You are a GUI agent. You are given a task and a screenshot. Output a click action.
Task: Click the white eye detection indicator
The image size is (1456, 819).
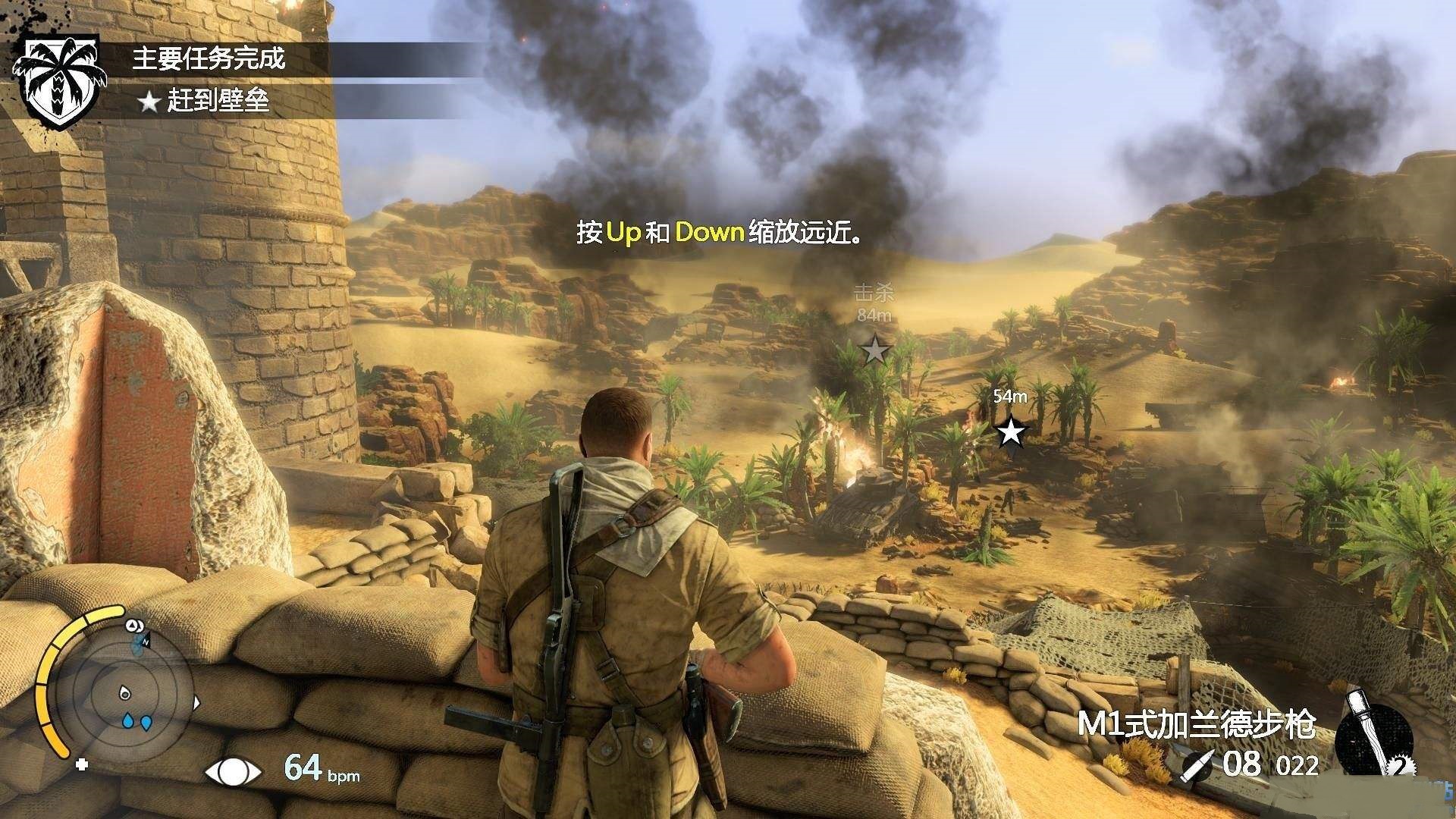pos(231,771)
